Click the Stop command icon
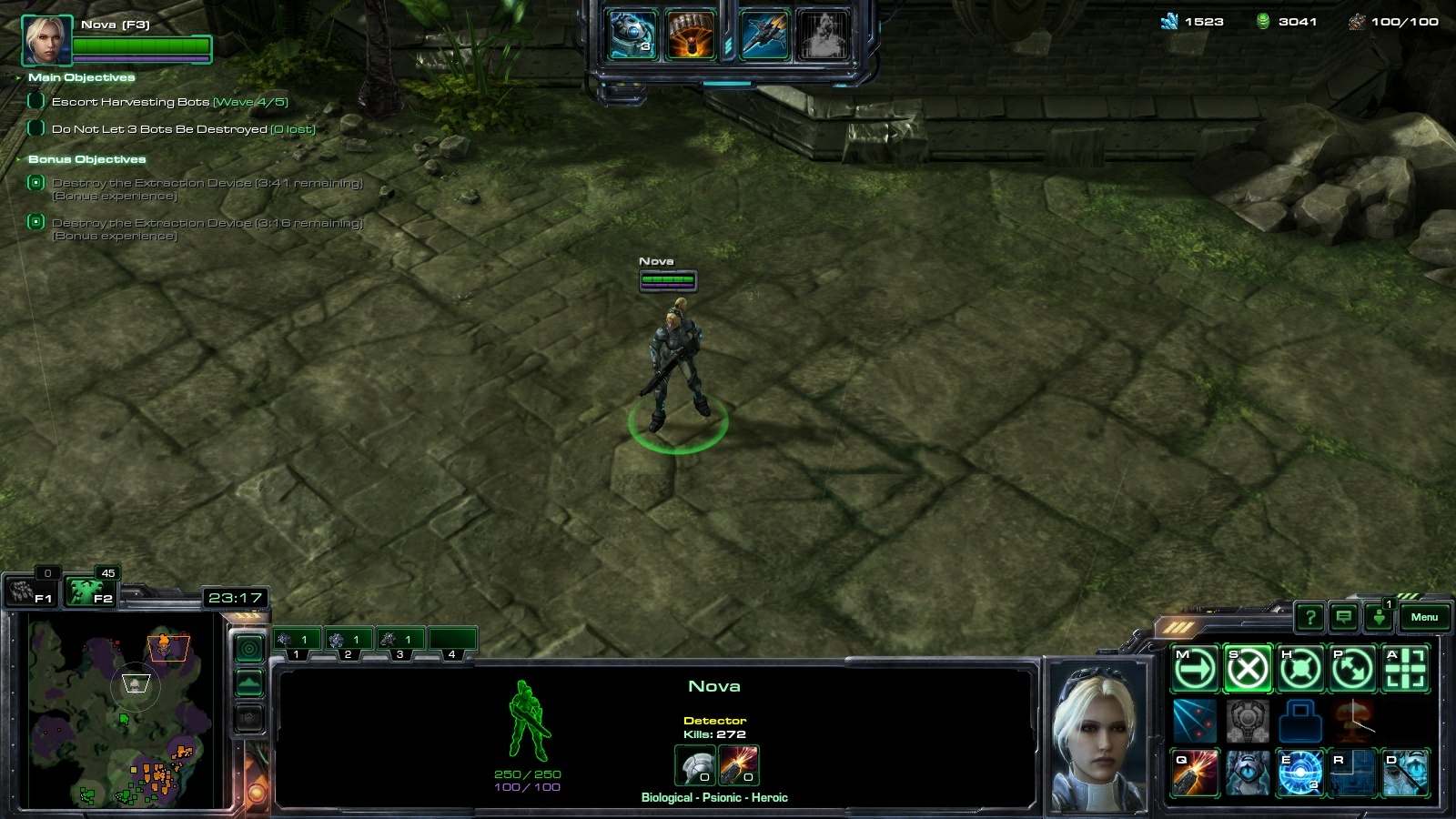1456x819 pixels. 1248,670
